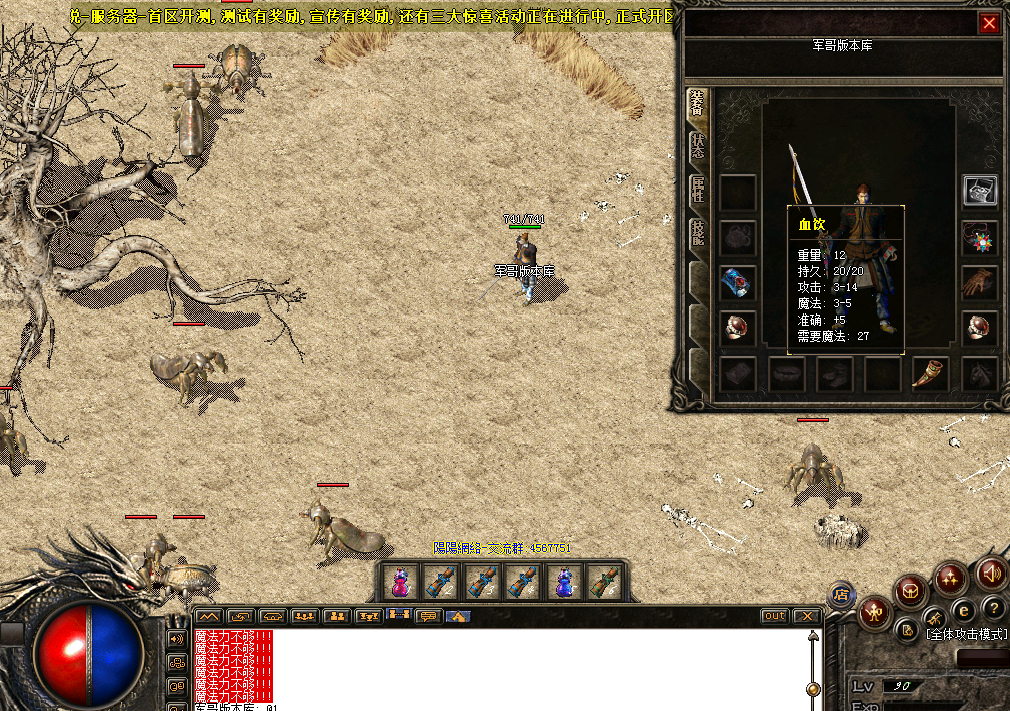Open help with the question mark button
The width and height of the screenshot is (1010, 711).
click(993, 607)
